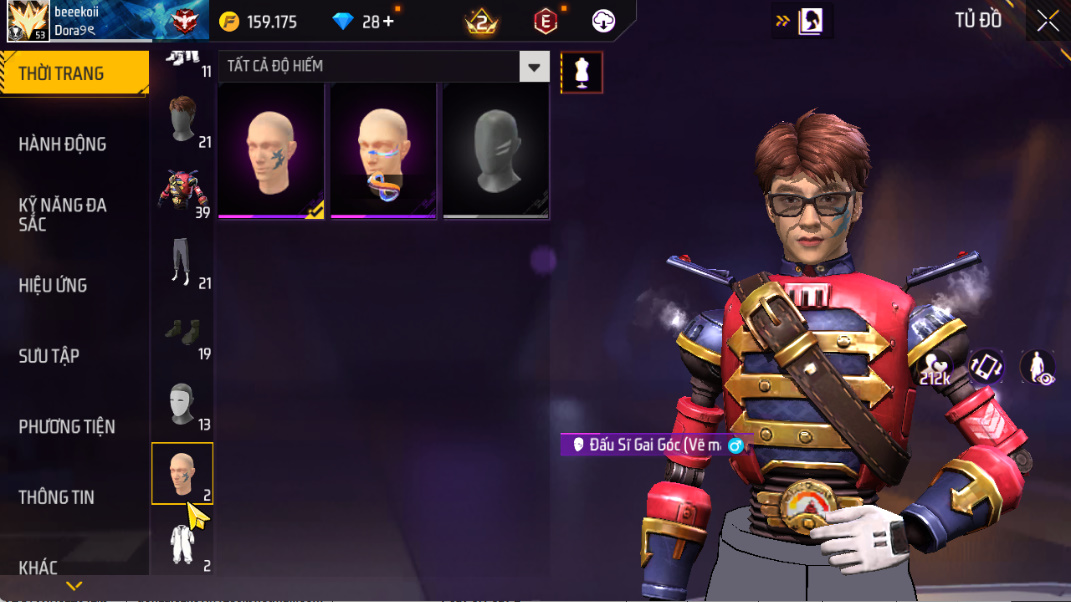Select the hair subcategory with 21 items
This screenshot has height=602, width=1071.
(x=182, y=122)
